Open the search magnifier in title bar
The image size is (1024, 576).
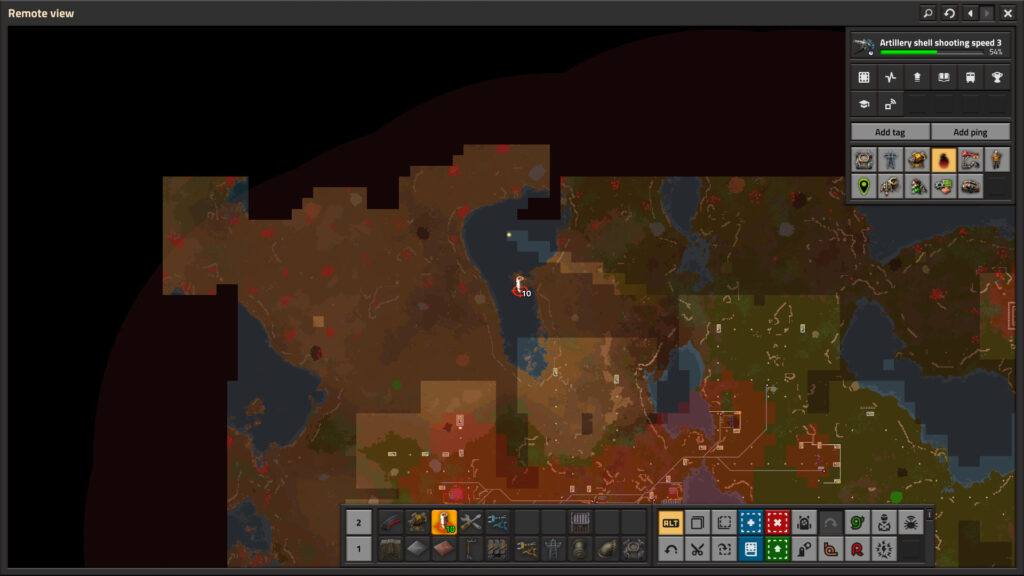pos(927,13)
